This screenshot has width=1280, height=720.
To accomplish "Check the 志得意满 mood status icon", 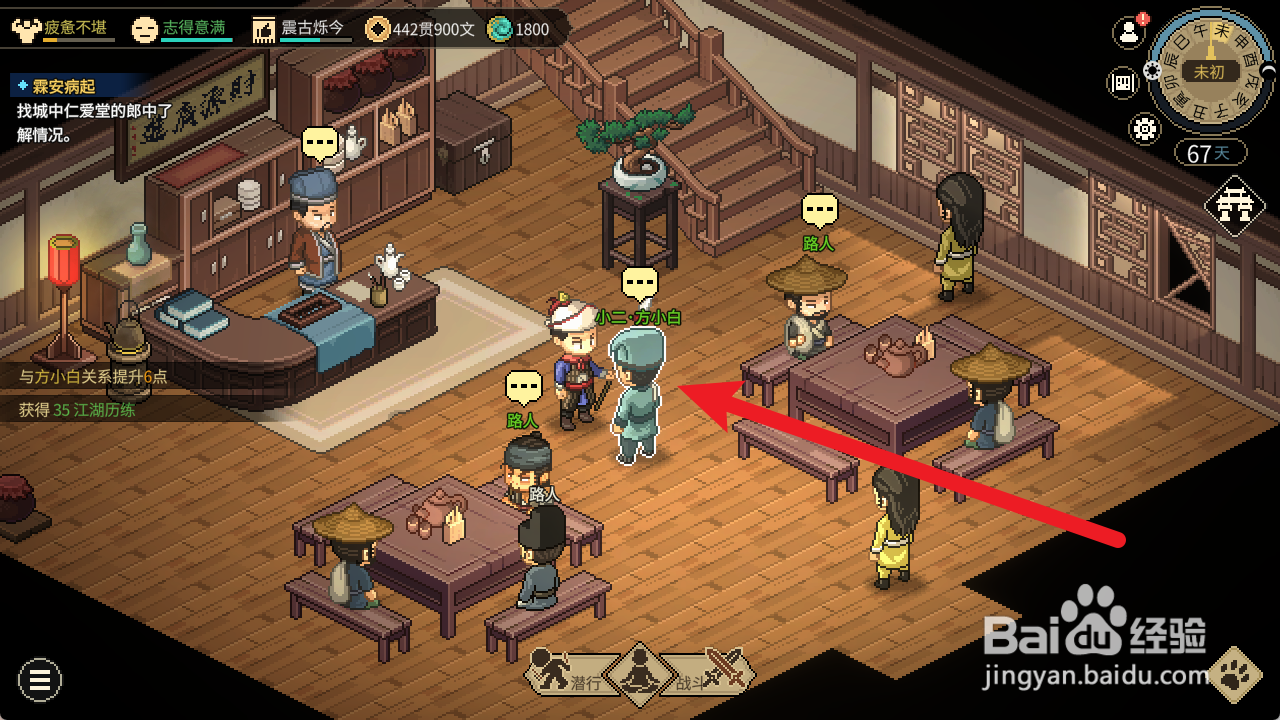I will 145,29.
